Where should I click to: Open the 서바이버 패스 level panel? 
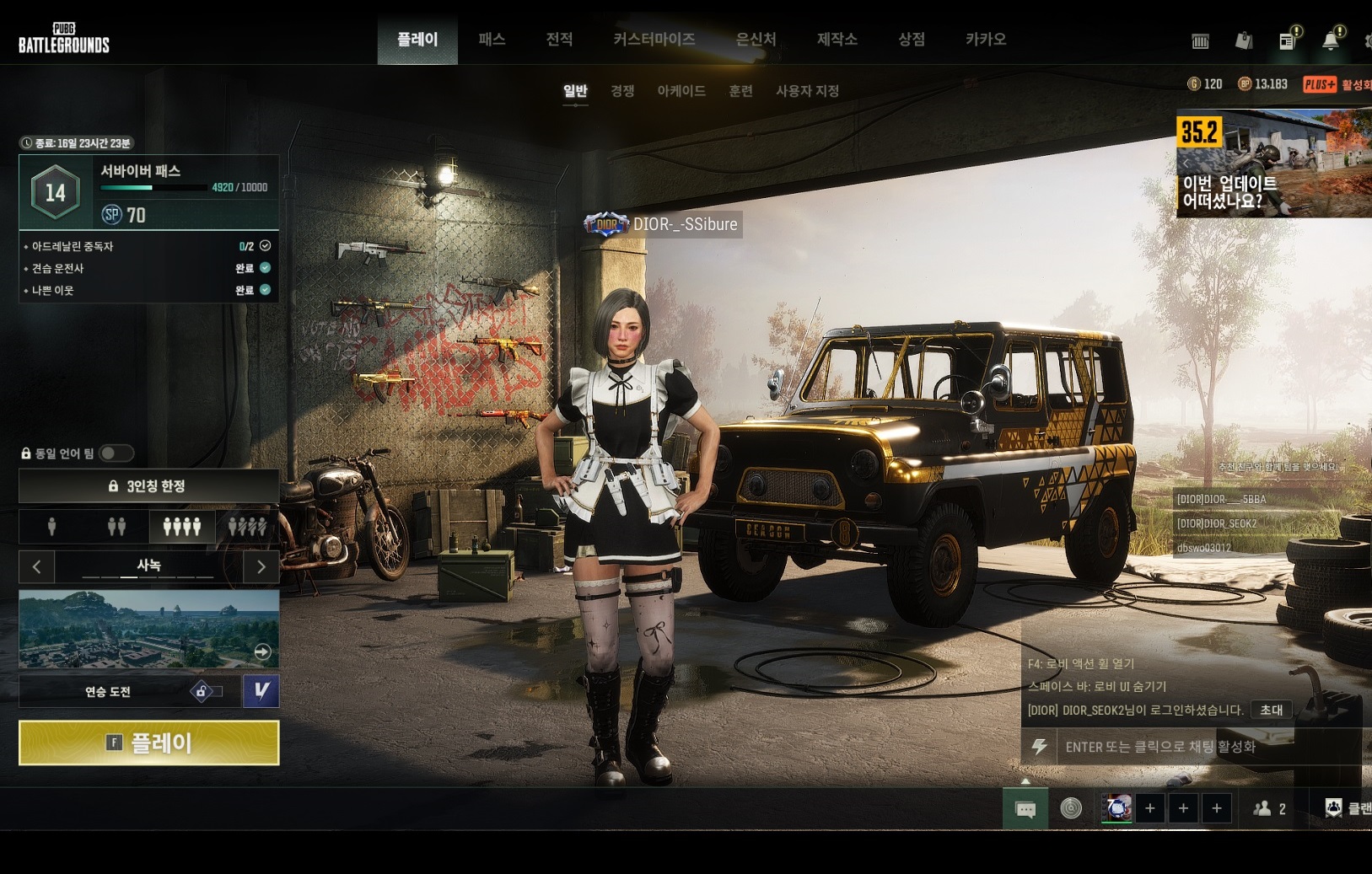(x=149, y=192)
